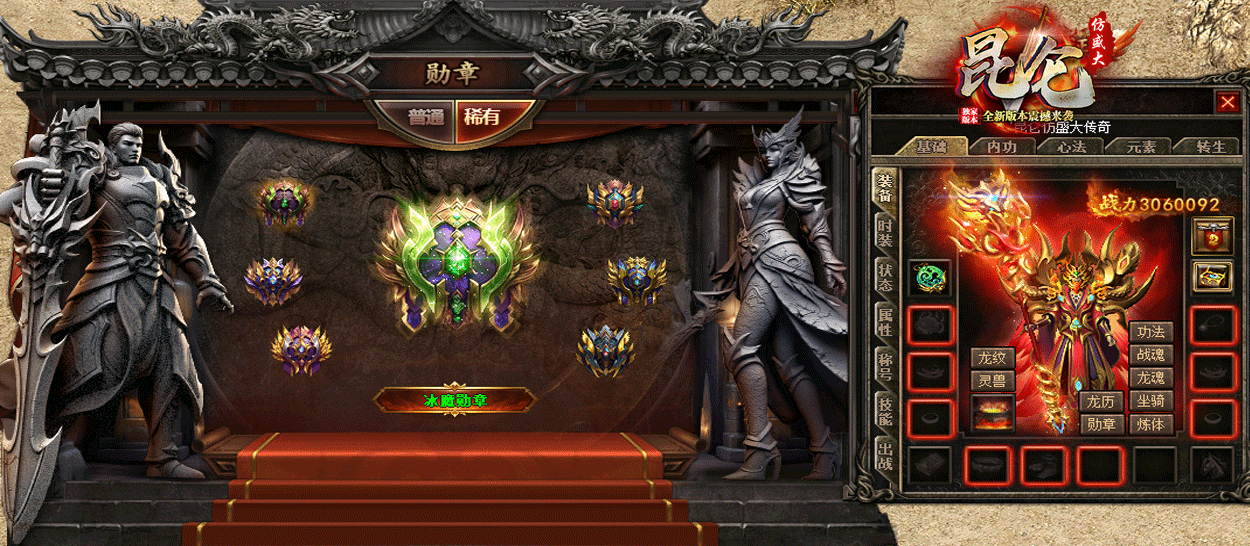
Task: Click the 灵兽 button
Action: tap(993, 381)
